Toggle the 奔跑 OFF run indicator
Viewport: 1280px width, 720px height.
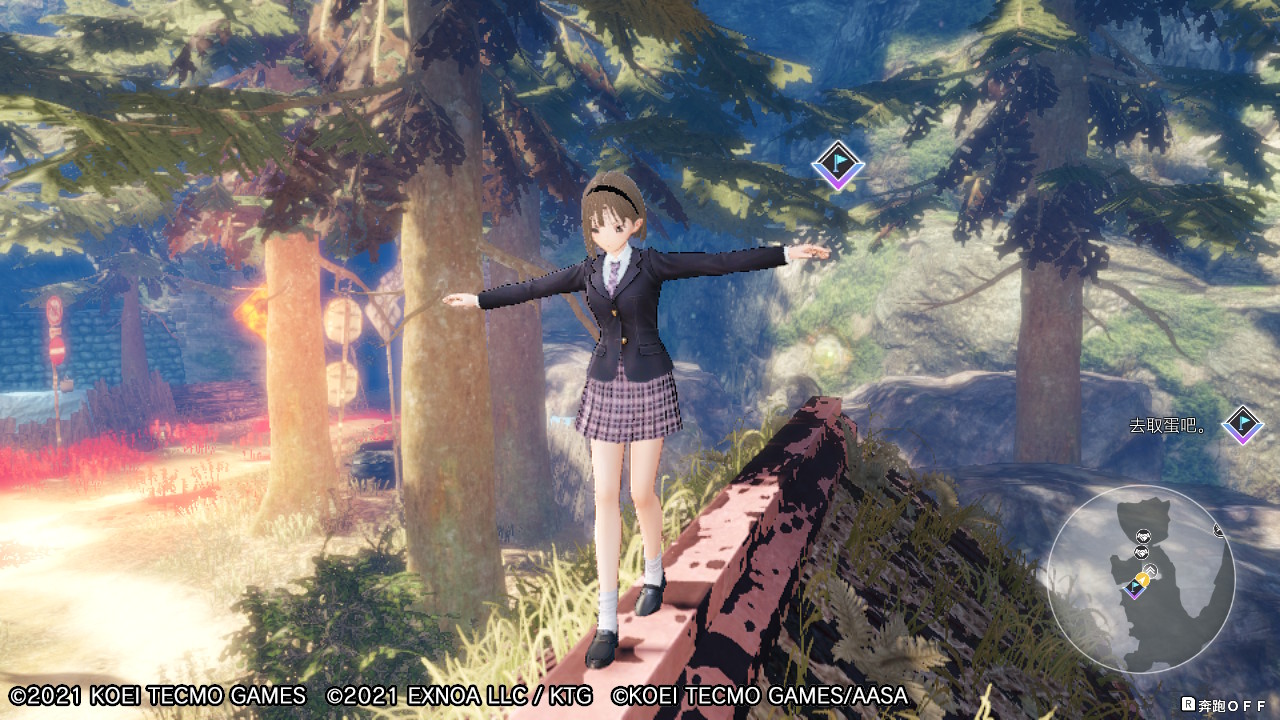point(1223,705)
